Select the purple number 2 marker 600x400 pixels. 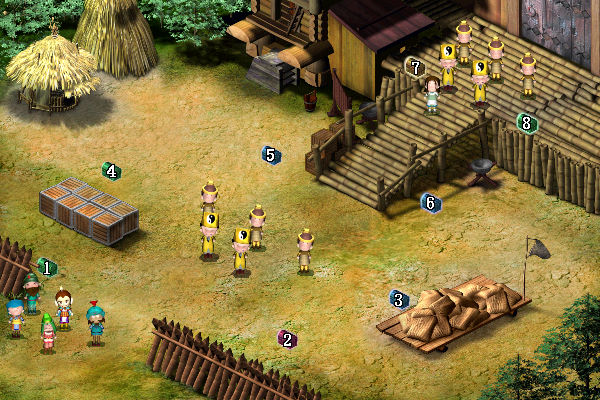[287, 339]
